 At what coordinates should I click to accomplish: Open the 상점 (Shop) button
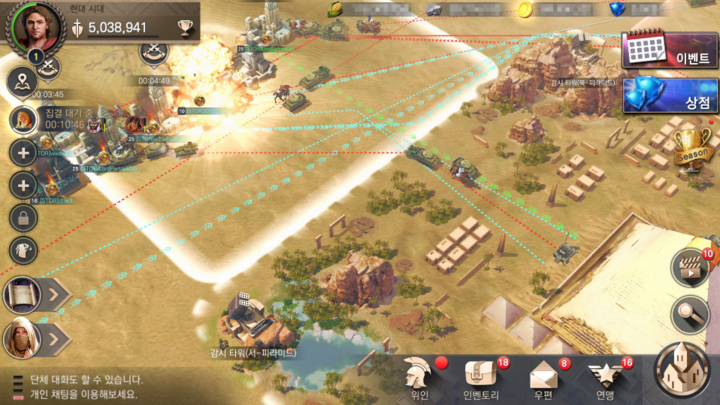pyautogui.click(x=669, y=98)
